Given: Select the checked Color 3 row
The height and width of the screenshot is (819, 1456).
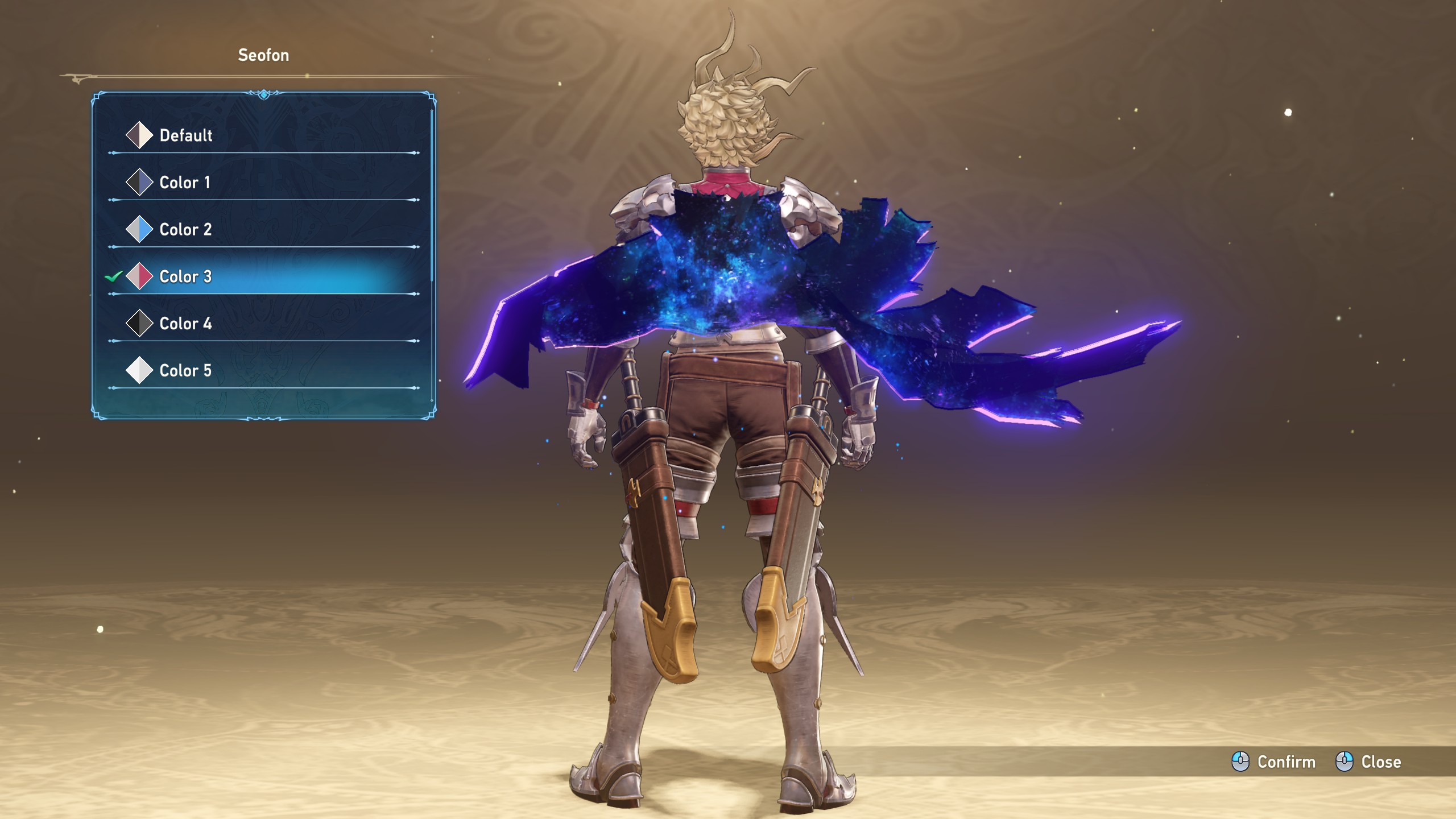Looking at the screenshot, I should tap(185, 277).
